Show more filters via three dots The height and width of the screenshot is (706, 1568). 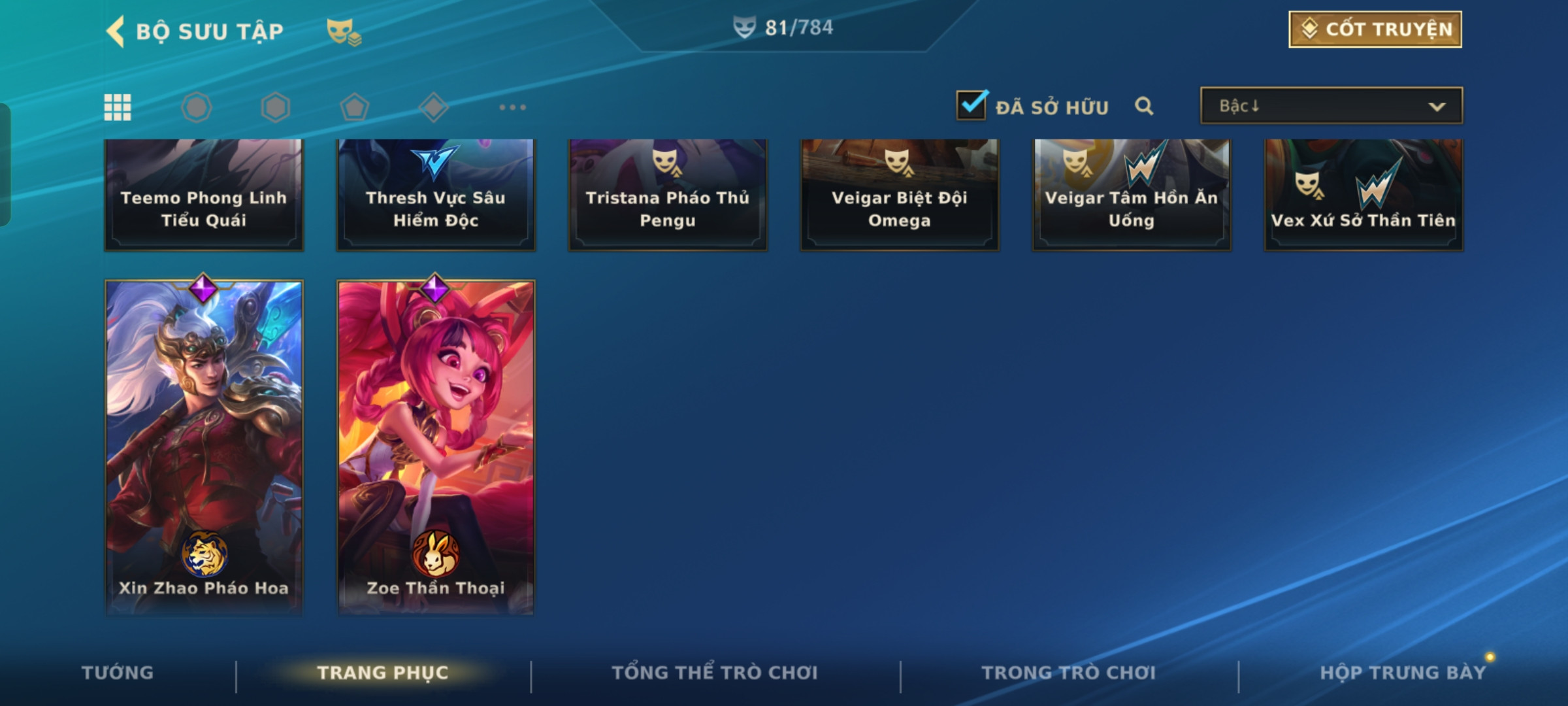[512, 107]
